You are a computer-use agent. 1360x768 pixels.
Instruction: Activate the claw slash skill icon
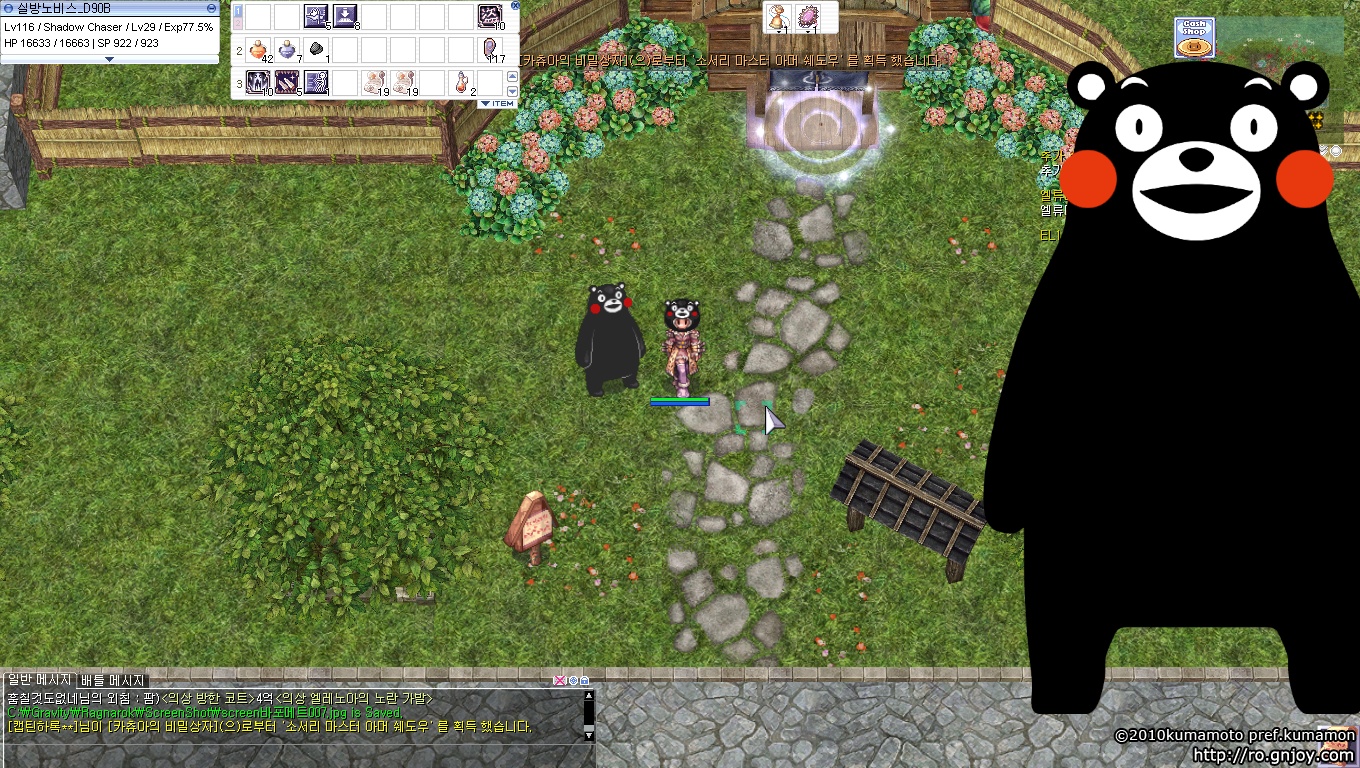(287, 82)
